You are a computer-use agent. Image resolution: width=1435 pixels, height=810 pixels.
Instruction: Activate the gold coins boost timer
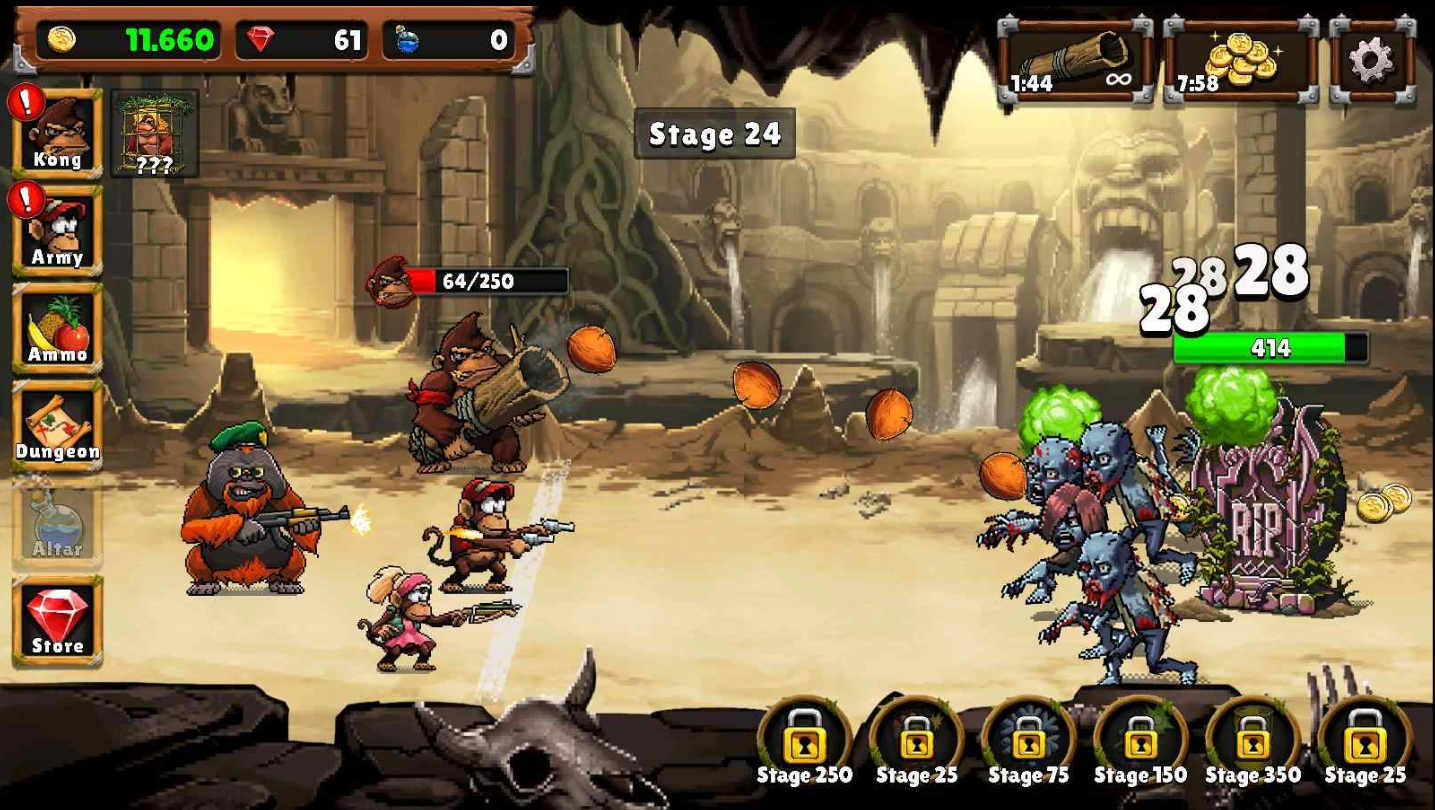(1240, 62)
